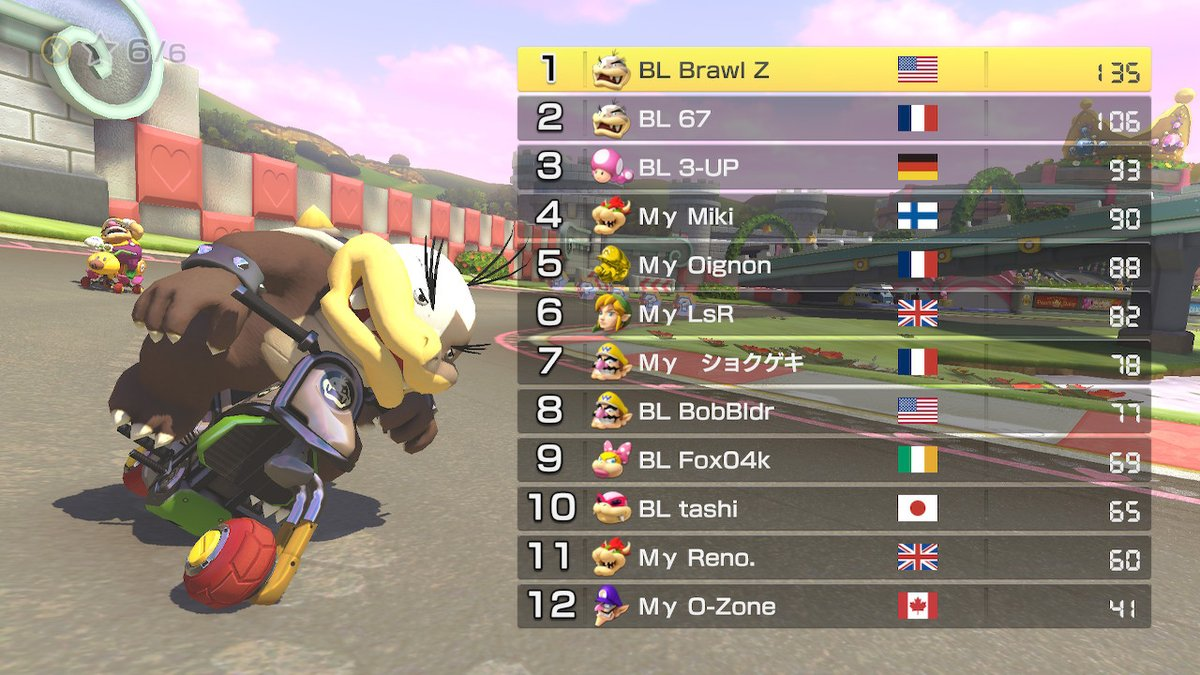Pick the My Oignon player row

click(833, 265)
